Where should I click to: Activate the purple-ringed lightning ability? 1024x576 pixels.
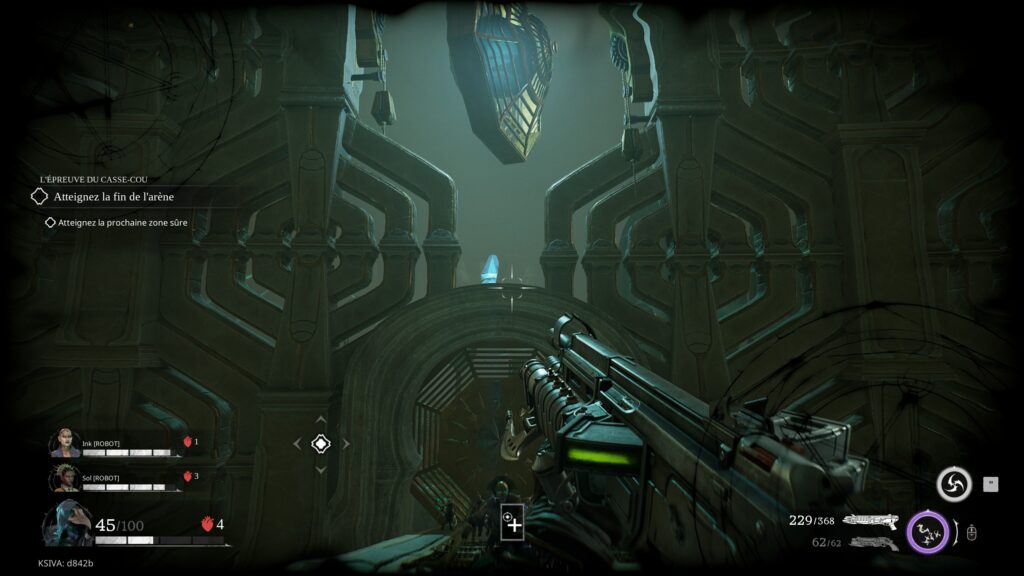[927, 530]
